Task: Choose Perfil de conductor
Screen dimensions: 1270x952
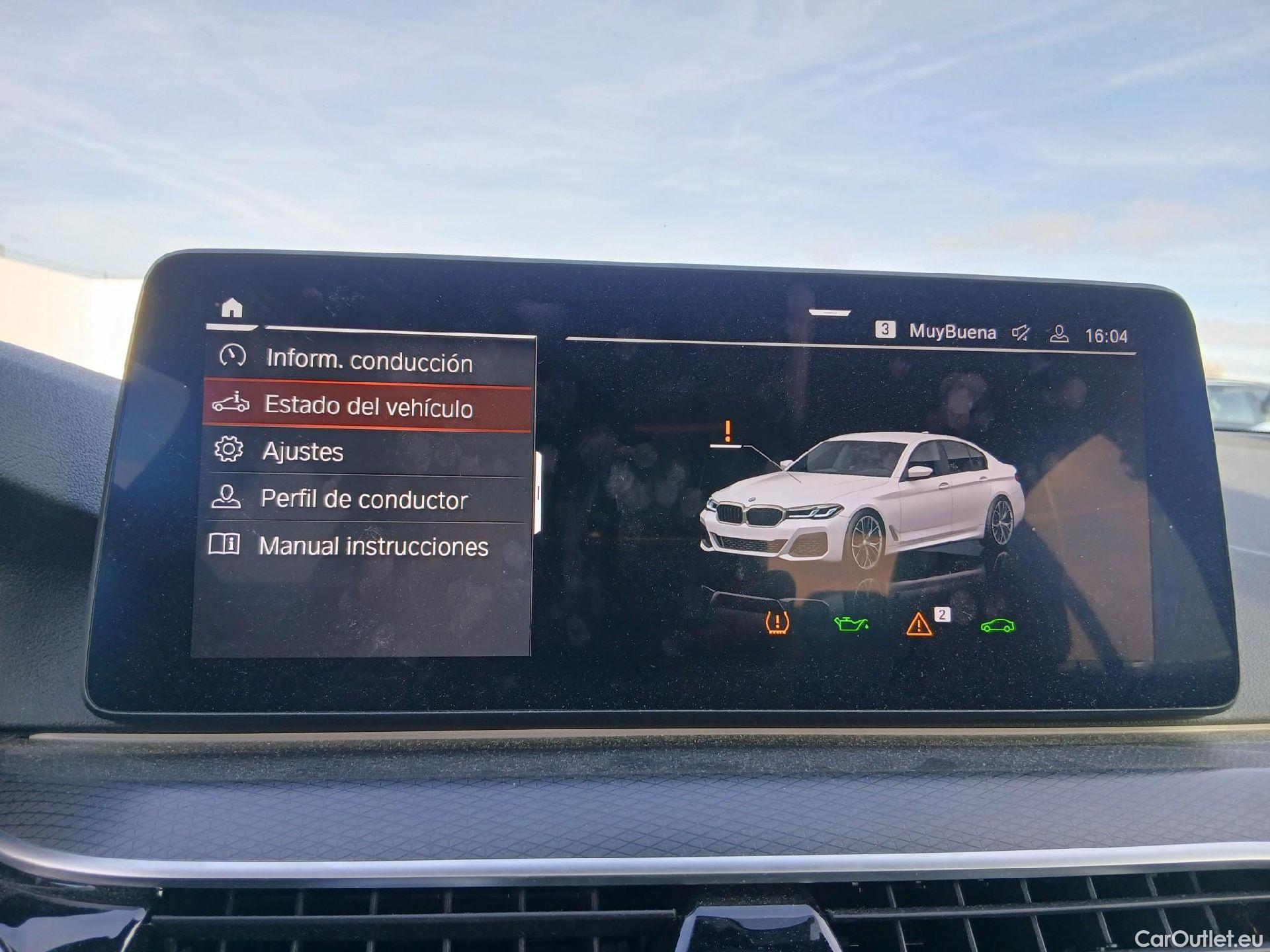Action: point(364,499)
